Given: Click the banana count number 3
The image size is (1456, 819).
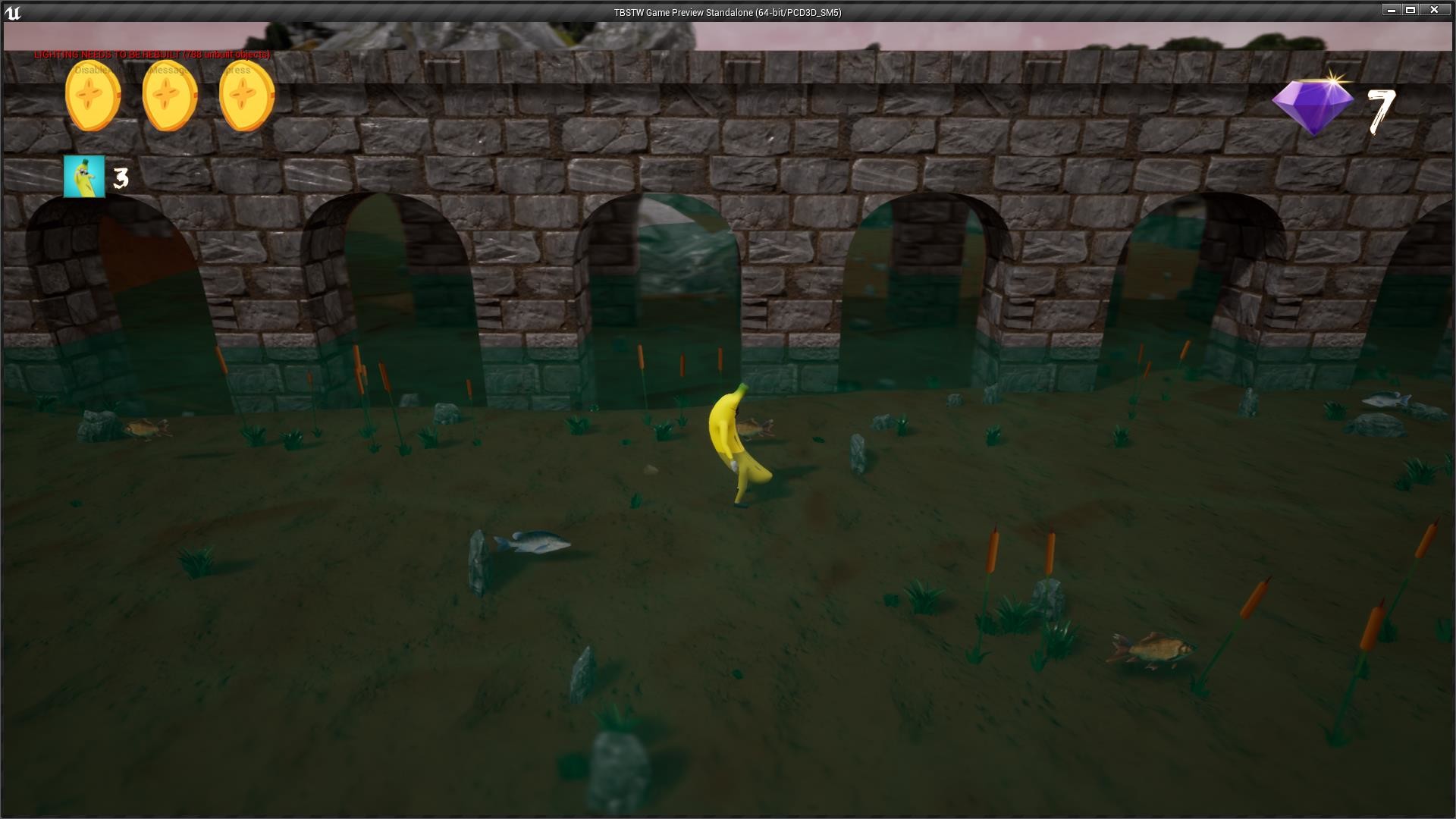Looking at the screenshot, I should pyautogui.click(x=120, y=178).
